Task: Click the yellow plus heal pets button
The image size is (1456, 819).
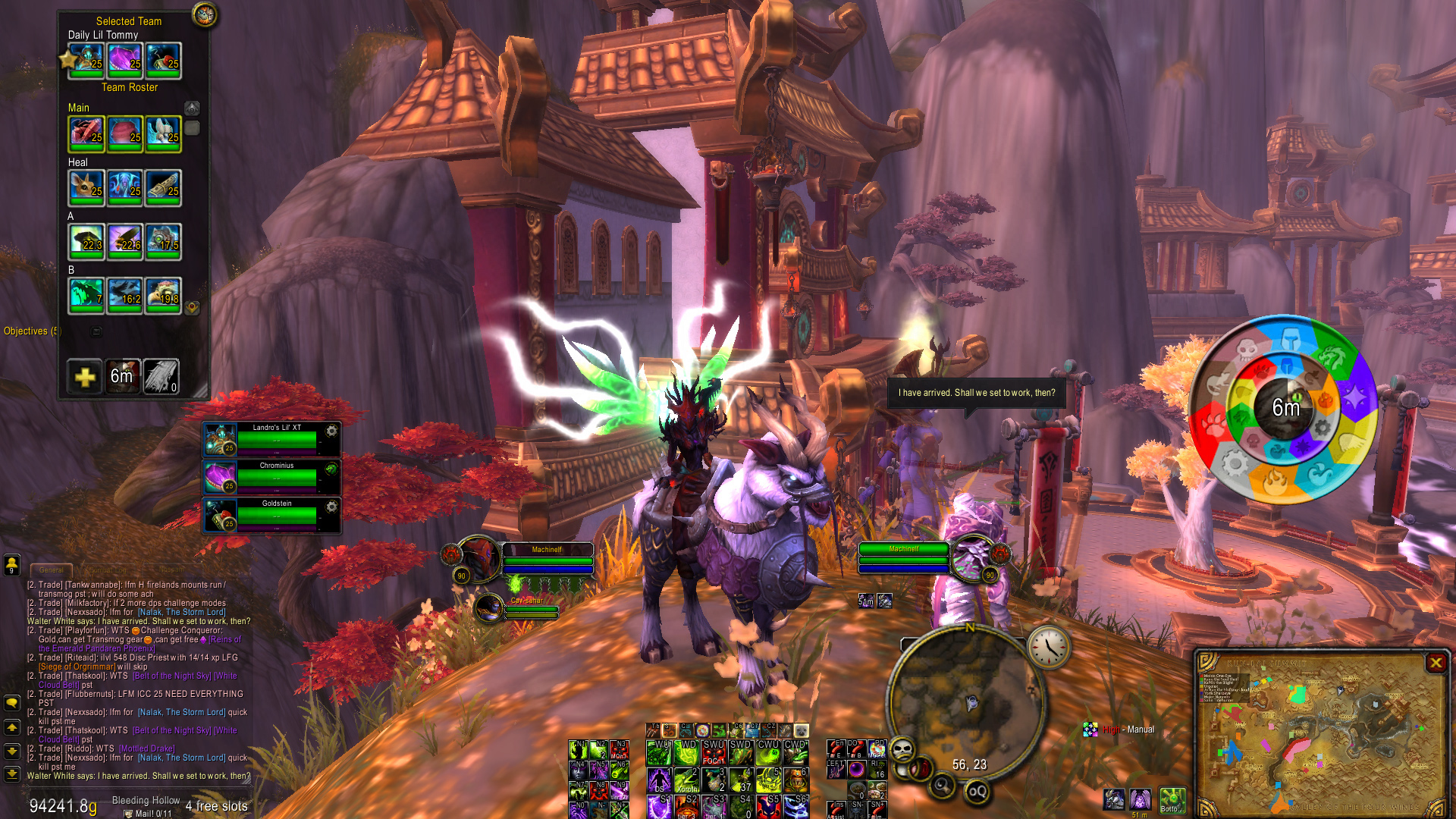Action: [84, 377]
